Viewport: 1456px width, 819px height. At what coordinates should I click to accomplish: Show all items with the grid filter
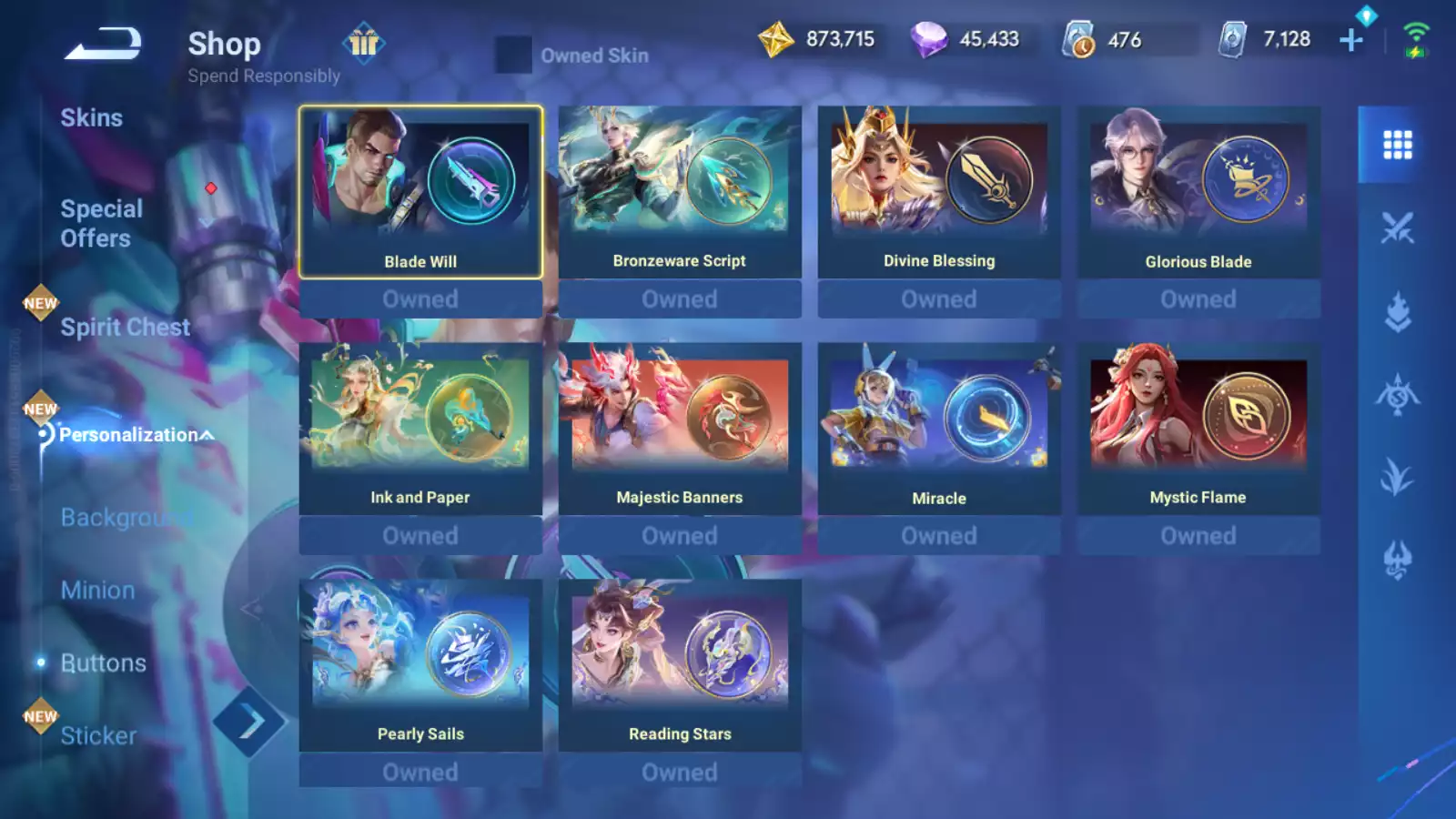click(1397, 145)
